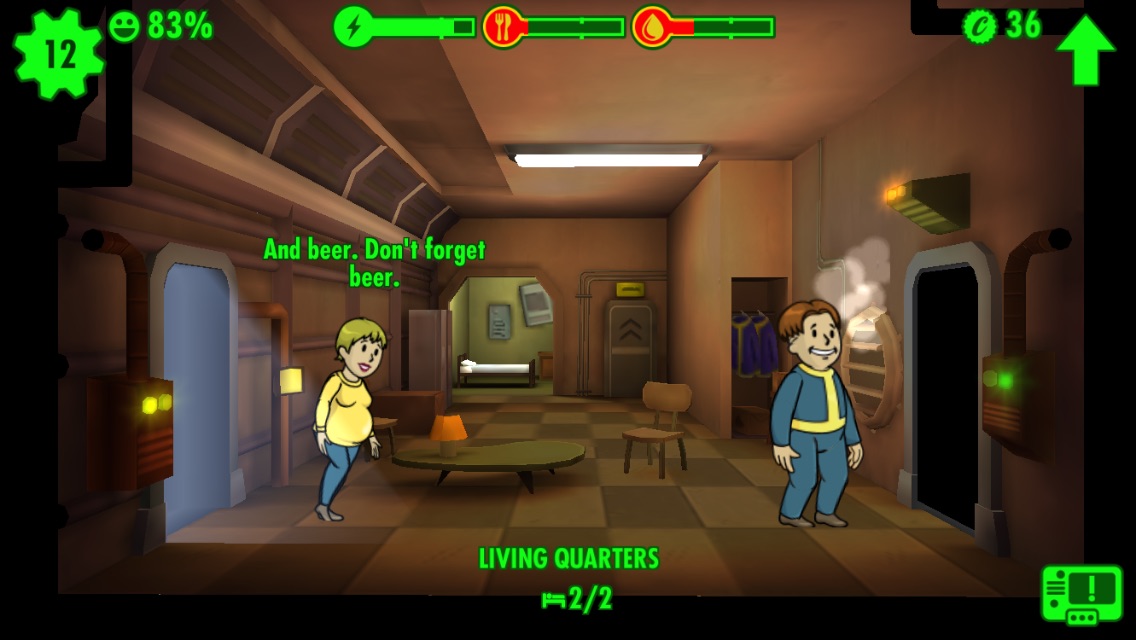
Task: Open the dweller list gear showing 12
Action: point(59,54)
